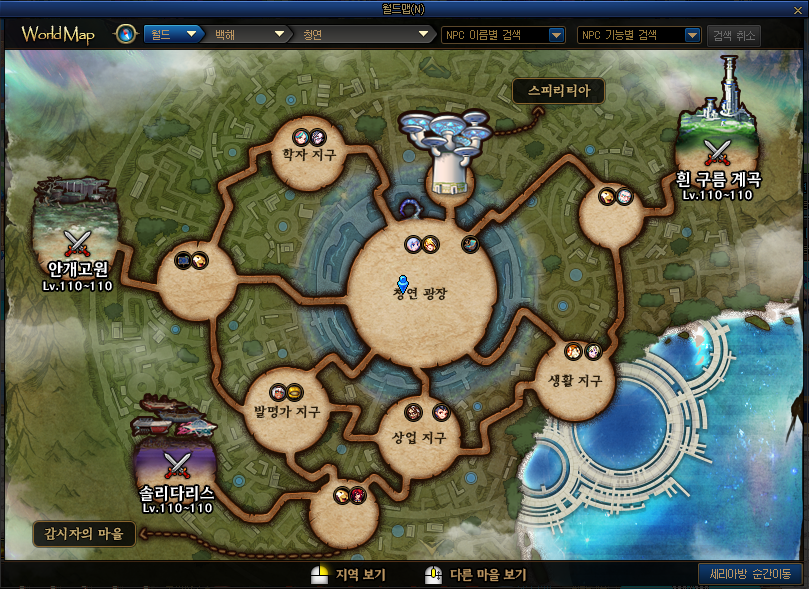The width and height of the screenshot is (809, 589).
Task: Select the mushroom tower building on the map
Action: click(445, 150)
